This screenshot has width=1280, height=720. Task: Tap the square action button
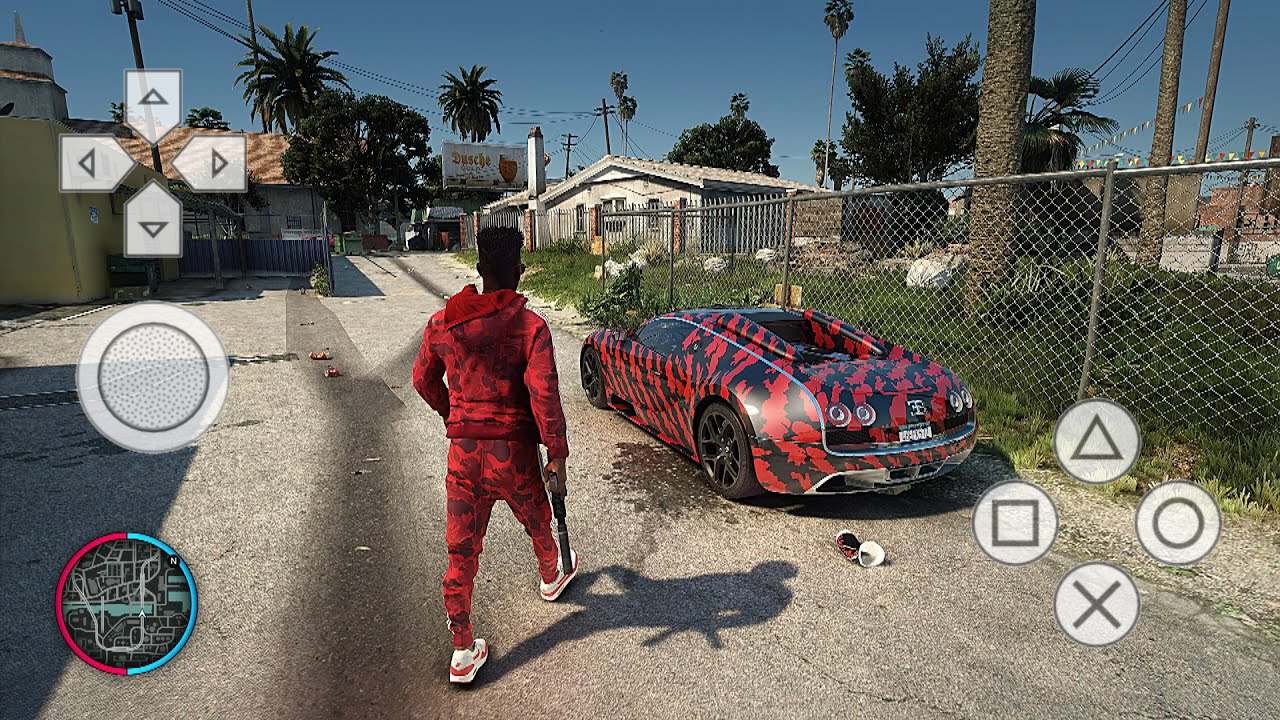(1015, 522)
